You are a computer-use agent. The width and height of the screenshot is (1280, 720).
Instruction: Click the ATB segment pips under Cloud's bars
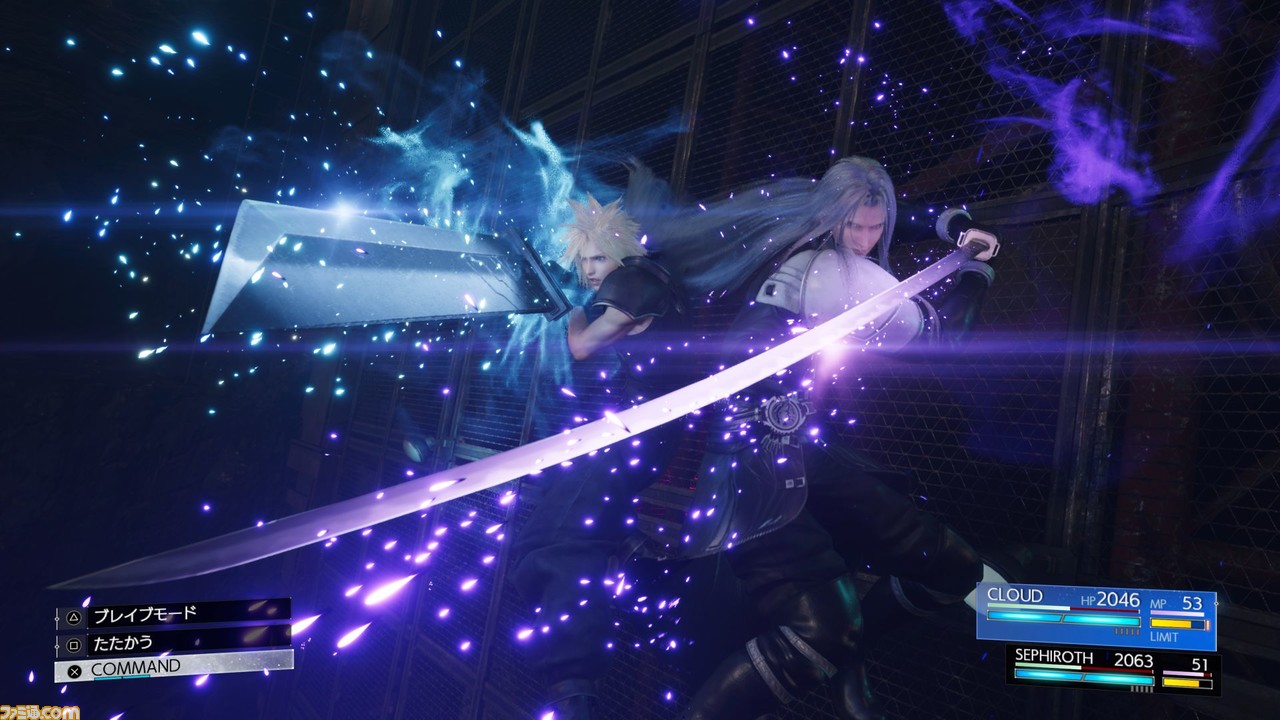pyautogui.click(x=1127, y=630)
